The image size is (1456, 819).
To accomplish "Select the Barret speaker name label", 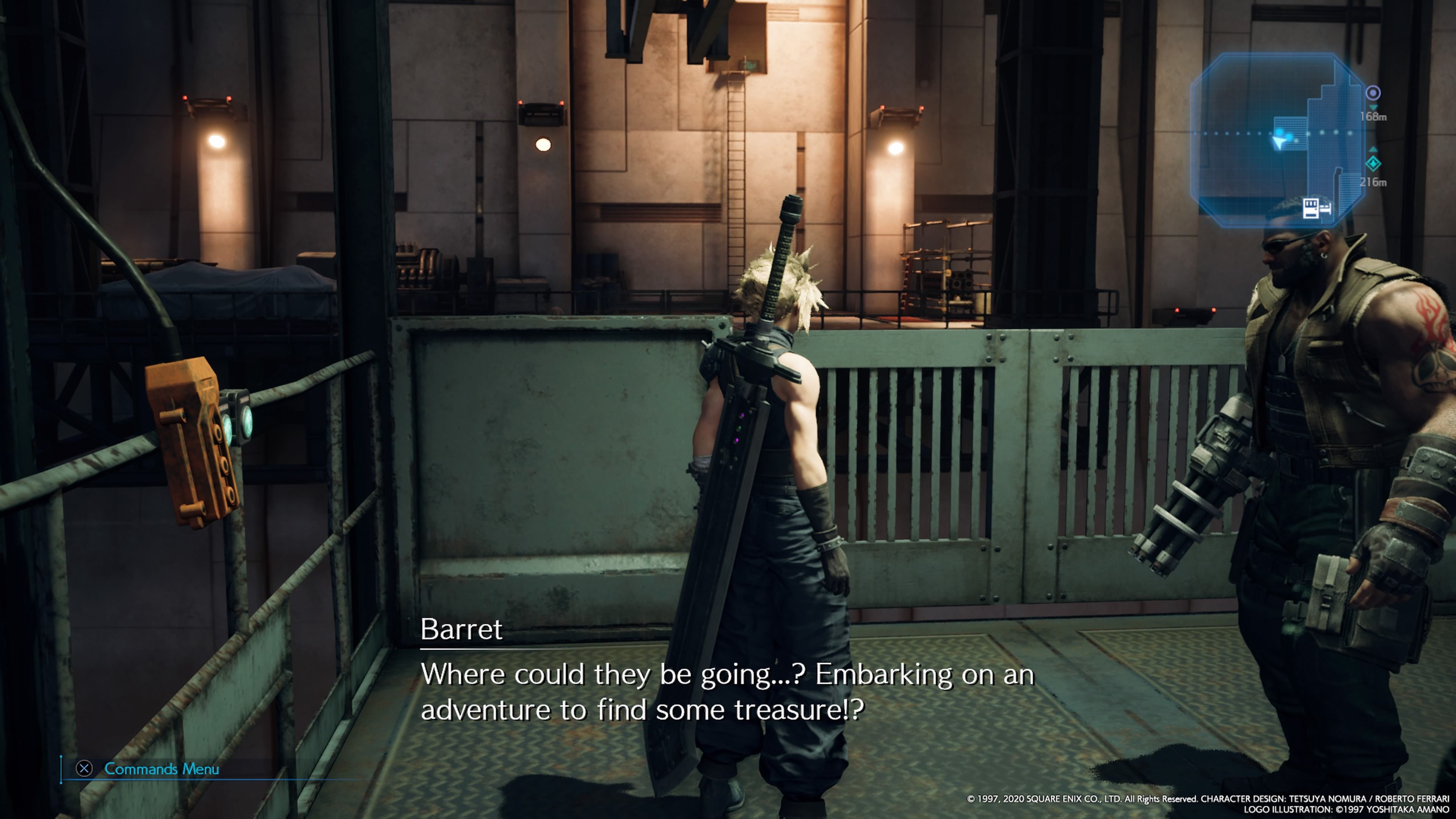I will click(x=461, y=629).
